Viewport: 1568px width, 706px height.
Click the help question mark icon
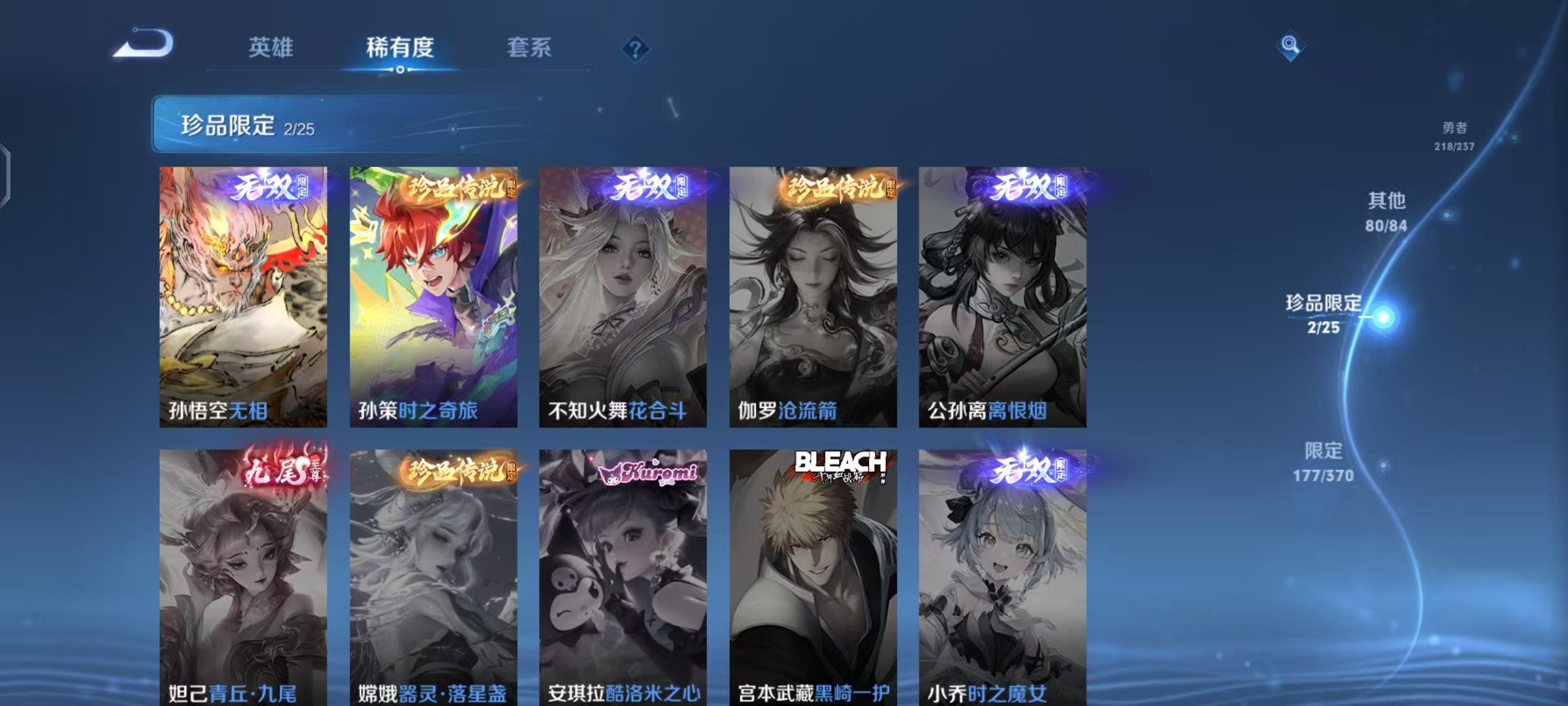[636, 48]
